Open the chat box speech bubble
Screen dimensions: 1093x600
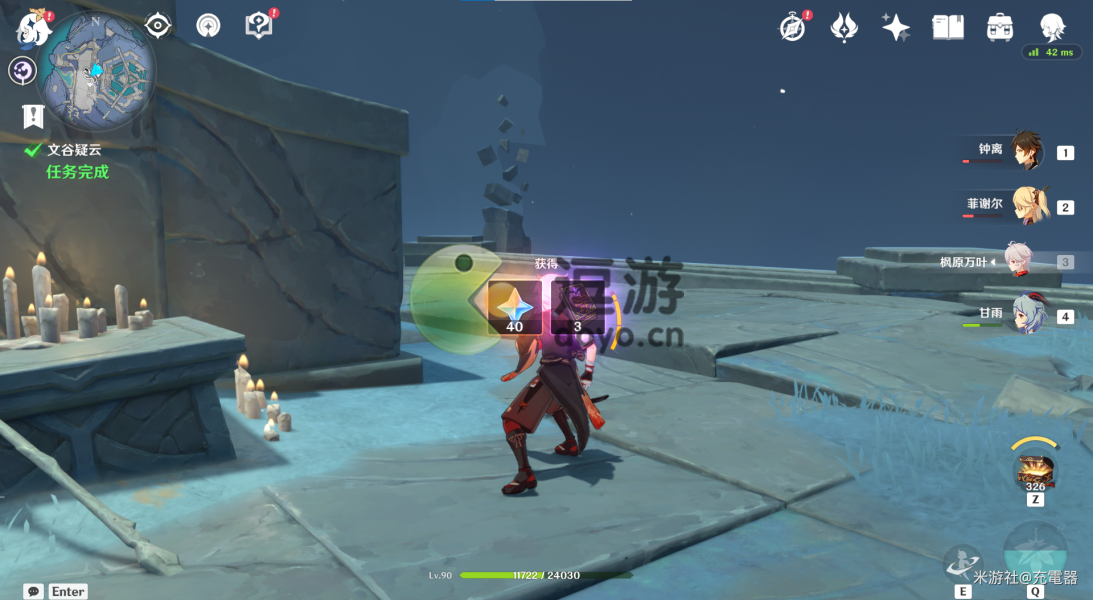click(34, 591)
